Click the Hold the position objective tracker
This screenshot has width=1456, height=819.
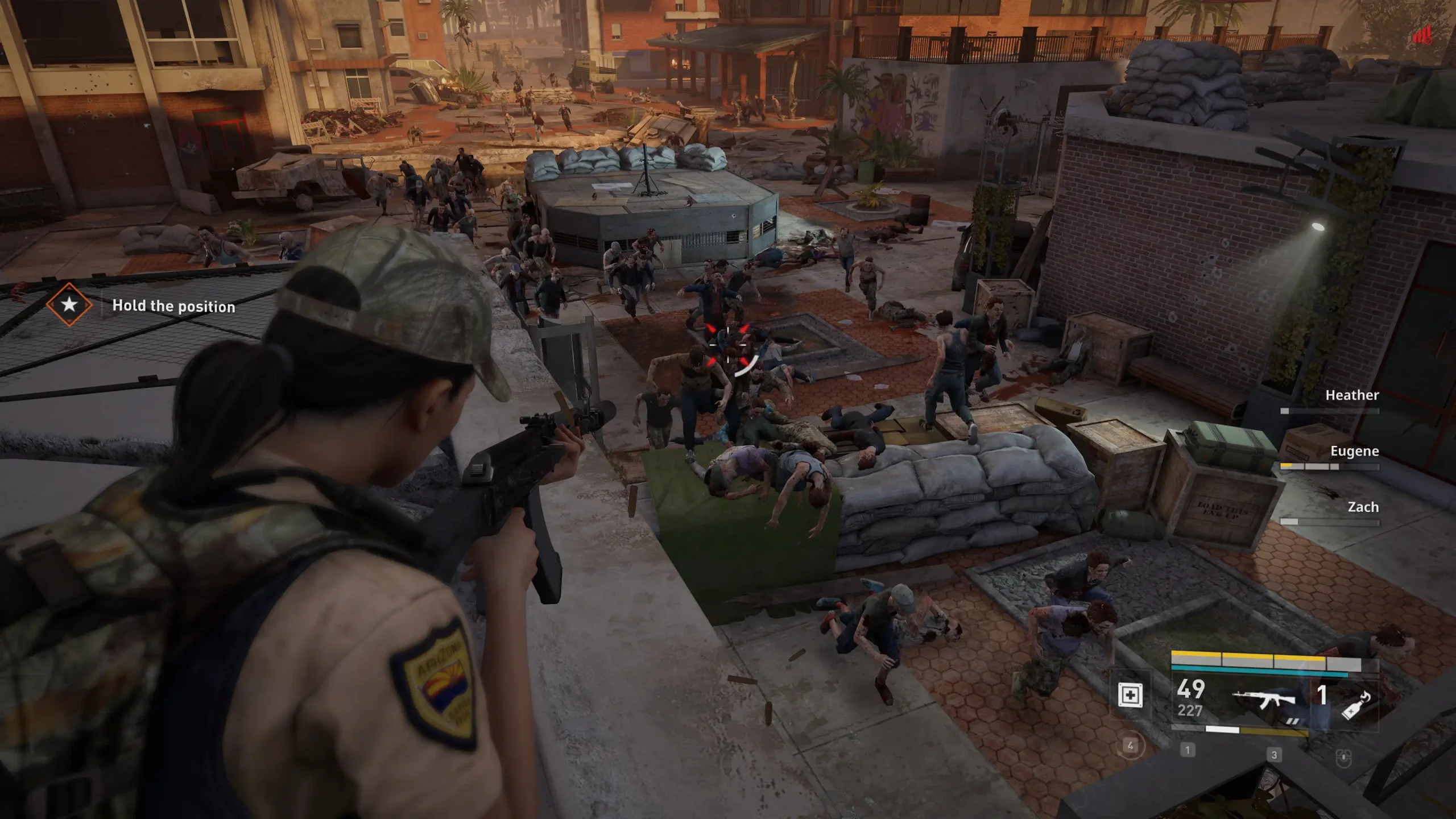[173, 306]
